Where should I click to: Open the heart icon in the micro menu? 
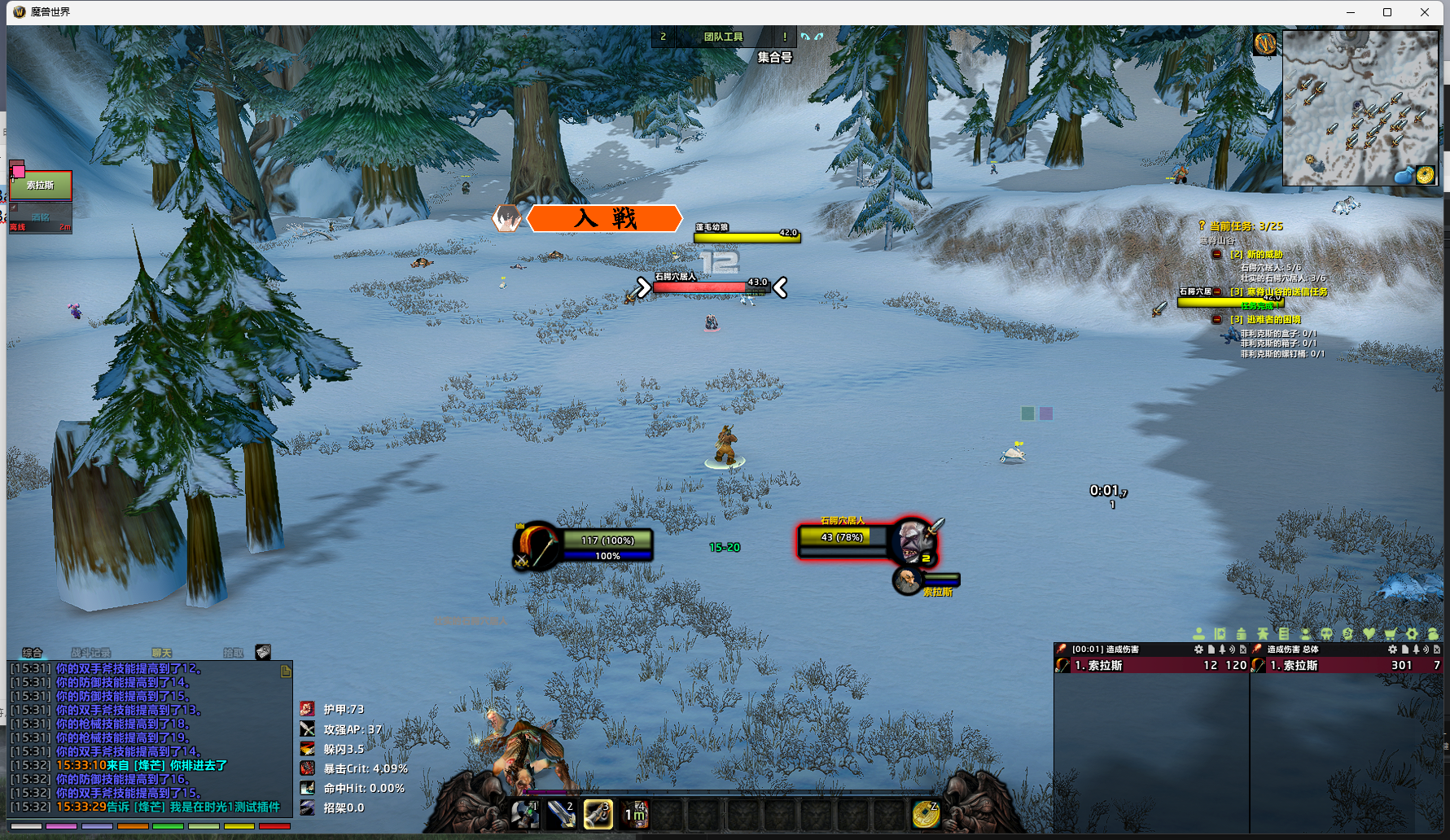(1369, 633)
